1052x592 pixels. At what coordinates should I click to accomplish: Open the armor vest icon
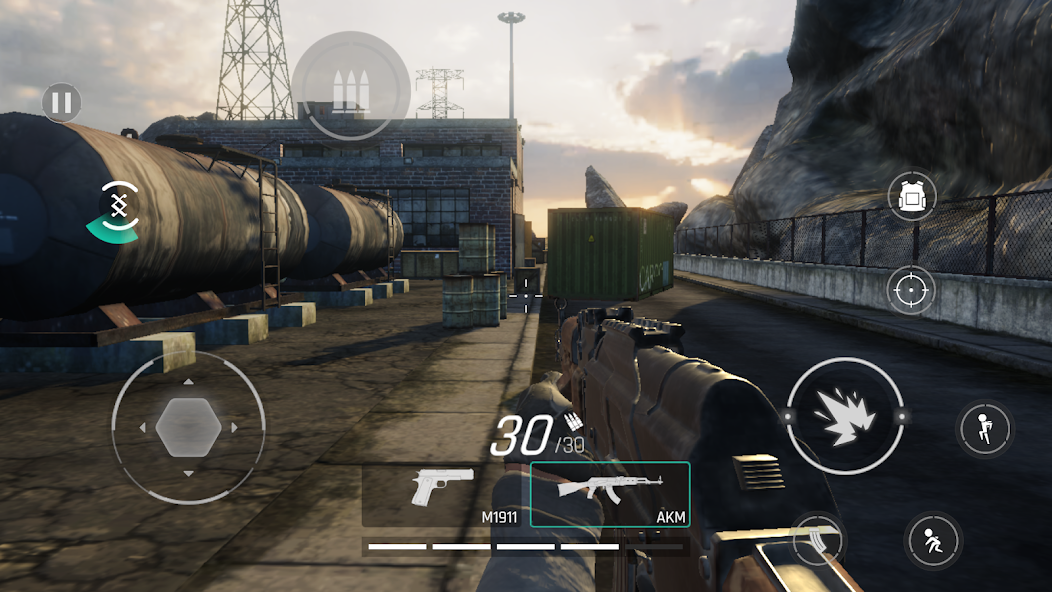[x=911, y=196]
